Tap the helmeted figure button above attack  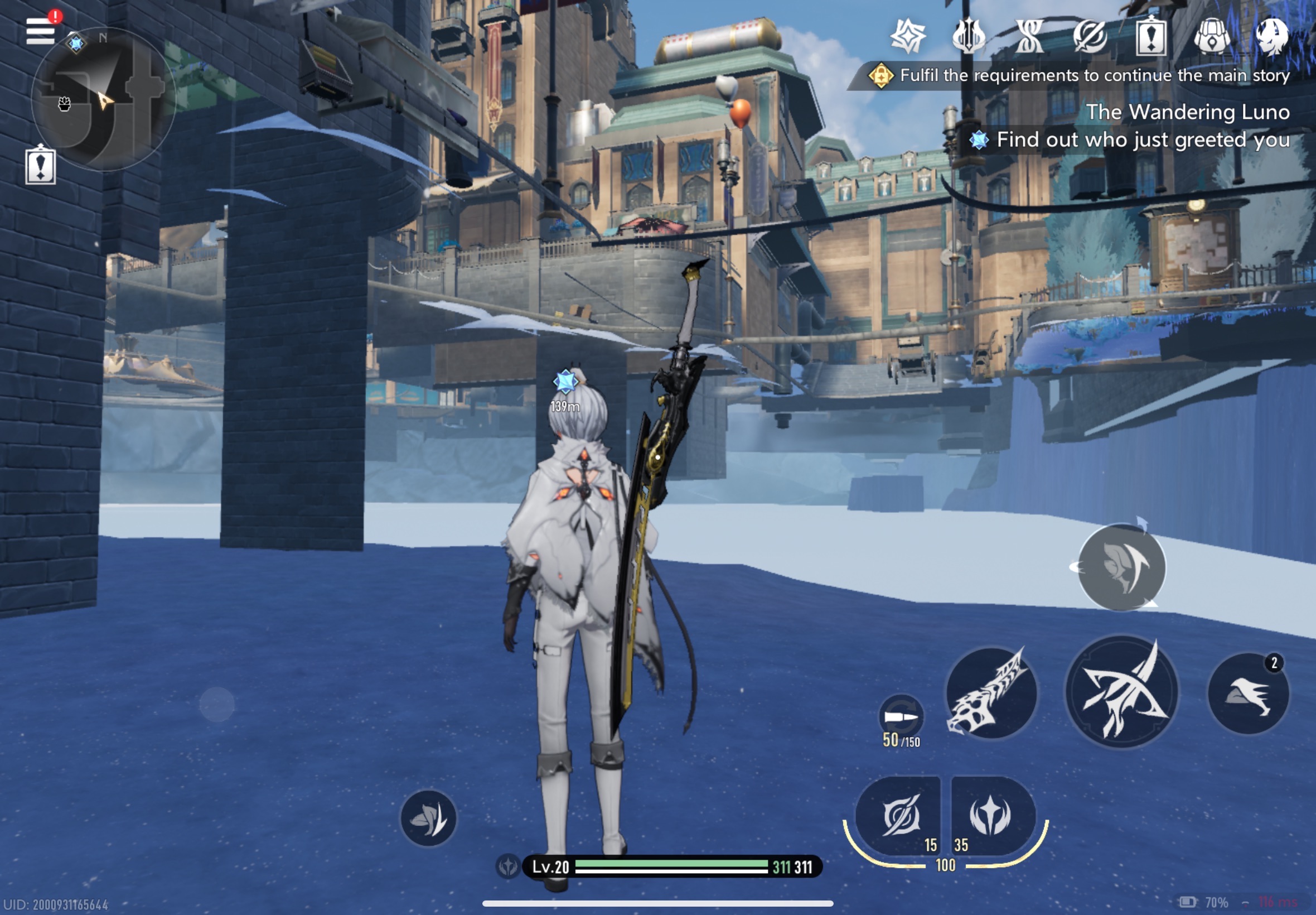1121,567
